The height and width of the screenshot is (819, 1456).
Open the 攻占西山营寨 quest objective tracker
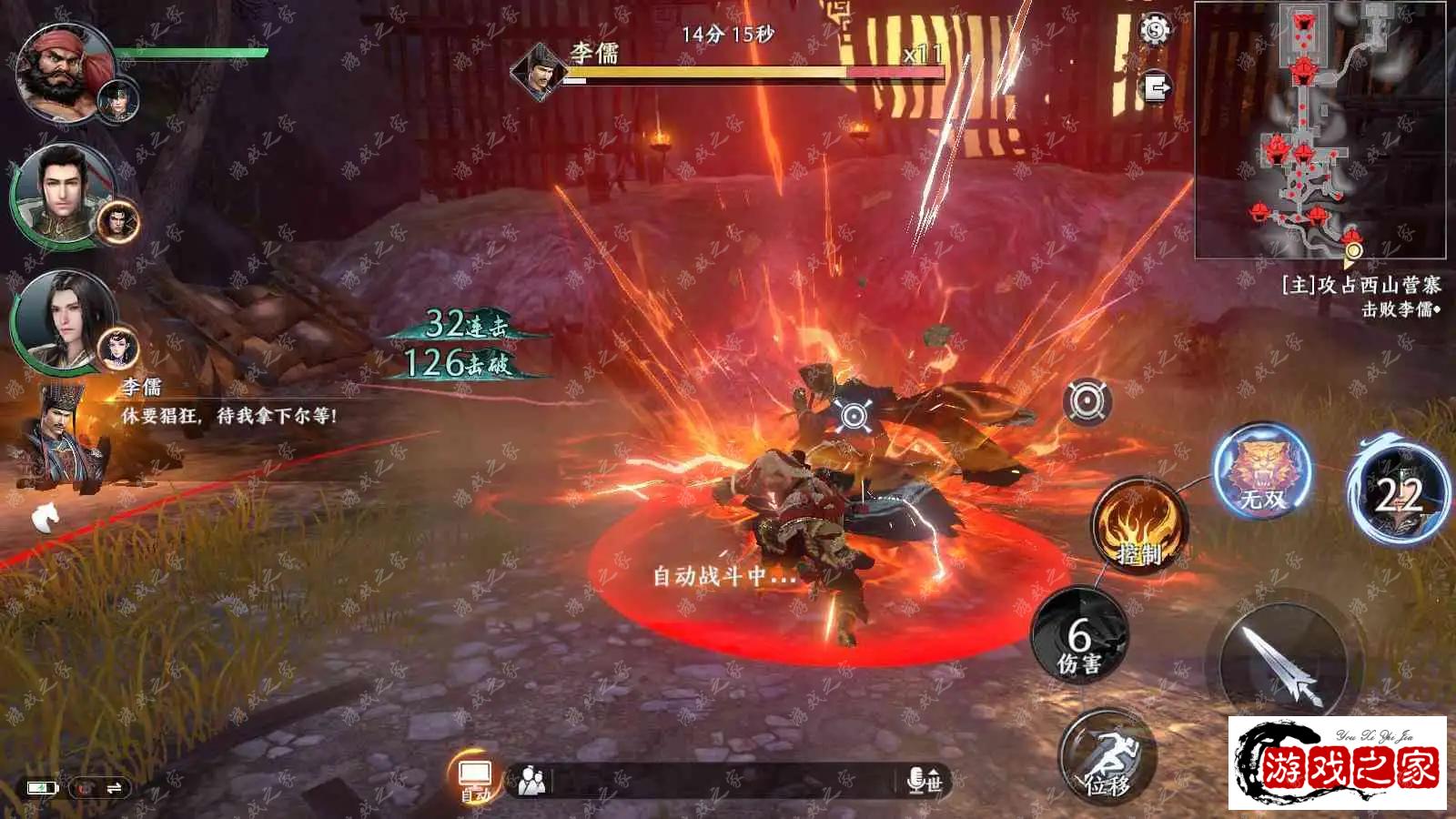pyautogui.click(x=1360, y=297)
